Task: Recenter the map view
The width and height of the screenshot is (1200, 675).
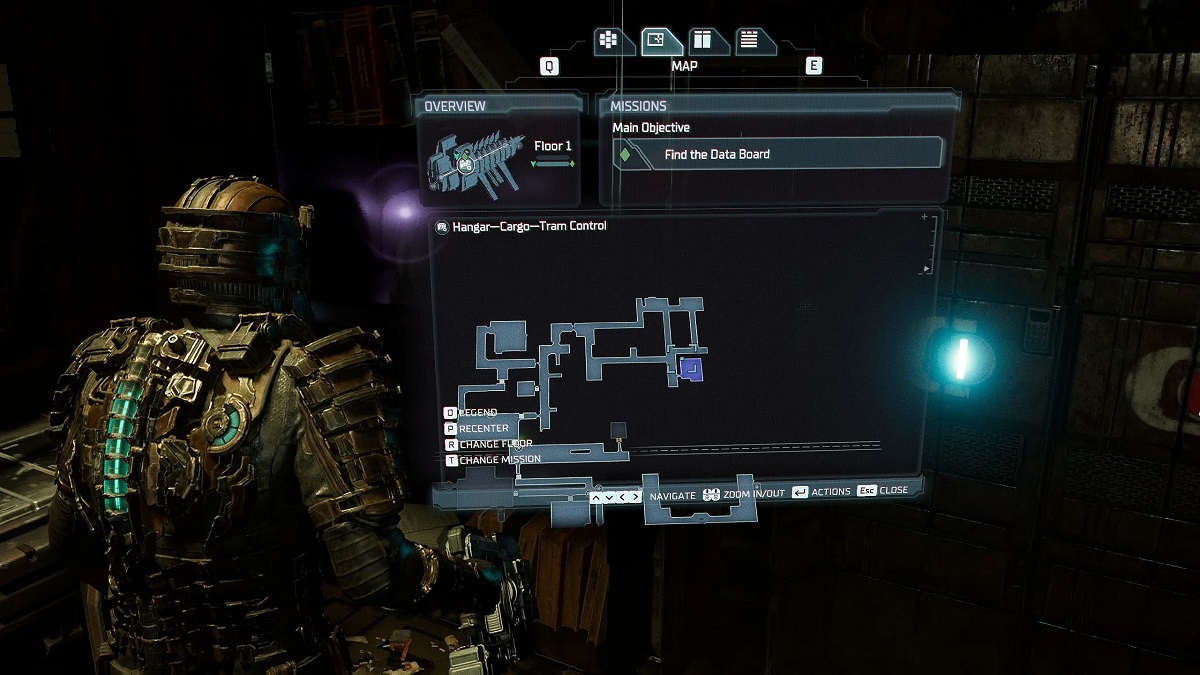Action: (x=482, y=429)
